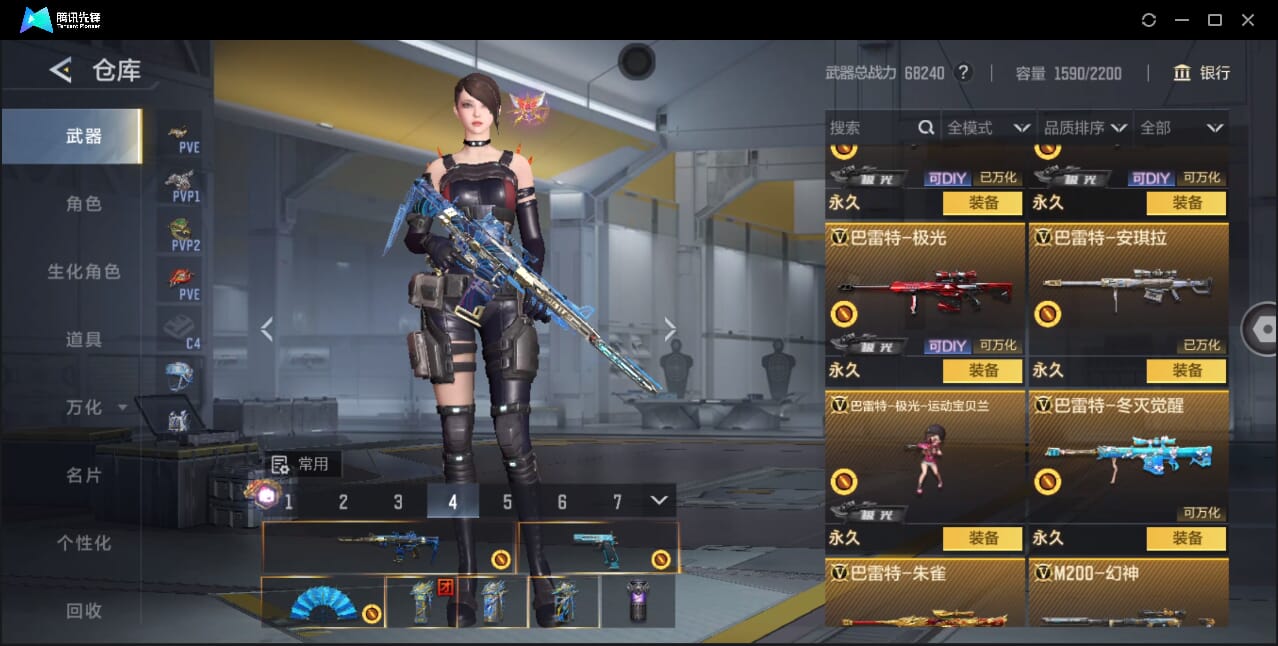The image size is (1278, 646).
Task: Maximize the emulator window
Action: click(1215, 20)
